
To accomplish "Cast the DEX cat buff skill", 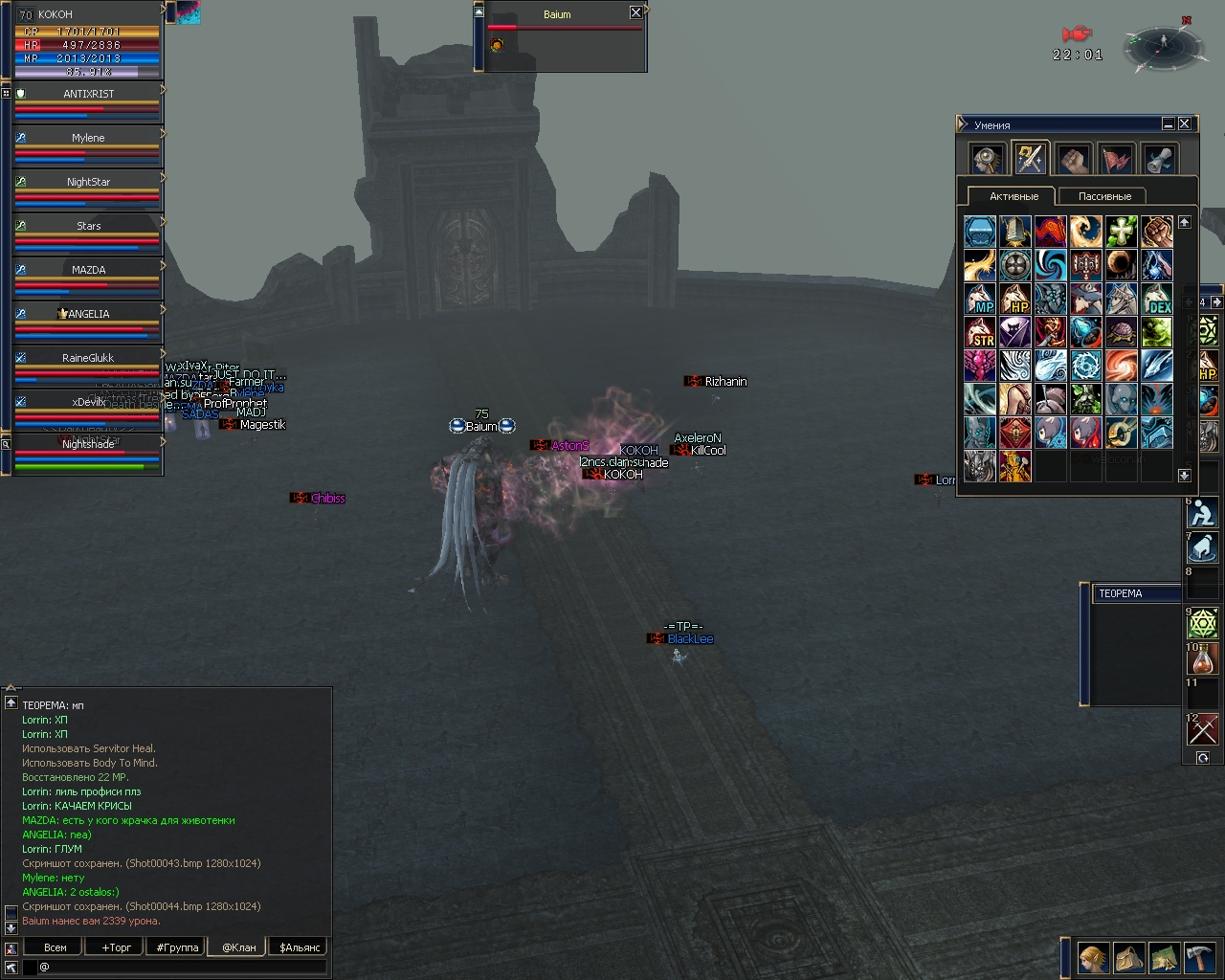I will pos(1156,299).
